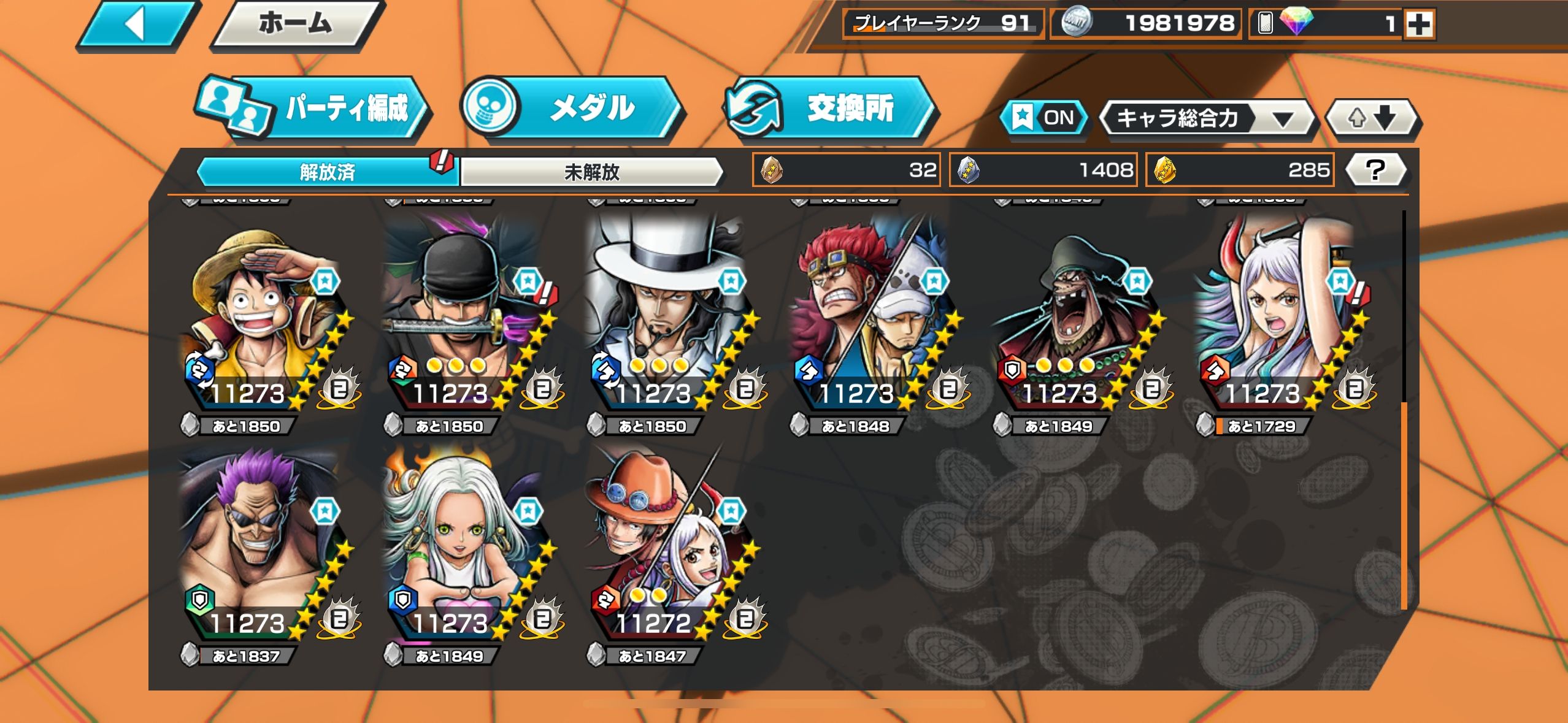1568x723 pixels.
Task: Toggle ascending/descending sort order arrows
Action: point(1372,118)
